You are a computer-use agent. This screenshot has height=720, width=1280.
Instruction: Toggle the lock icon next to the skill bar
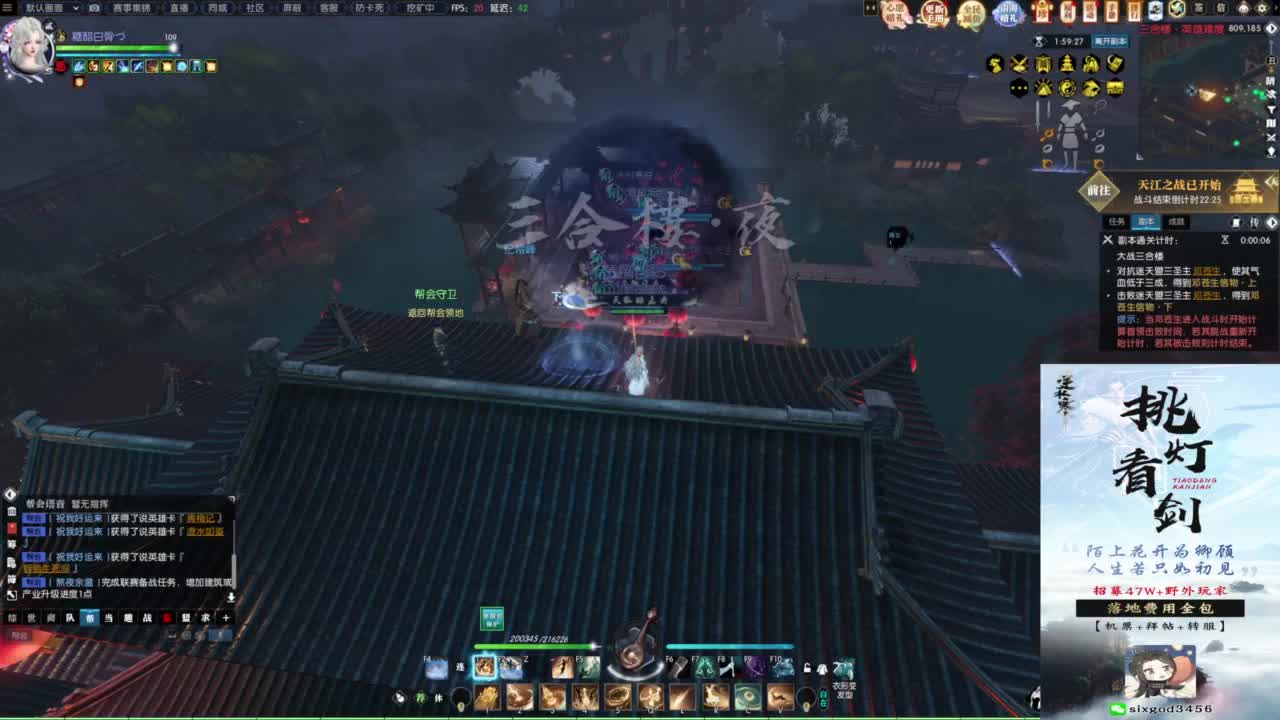(807, 668)
